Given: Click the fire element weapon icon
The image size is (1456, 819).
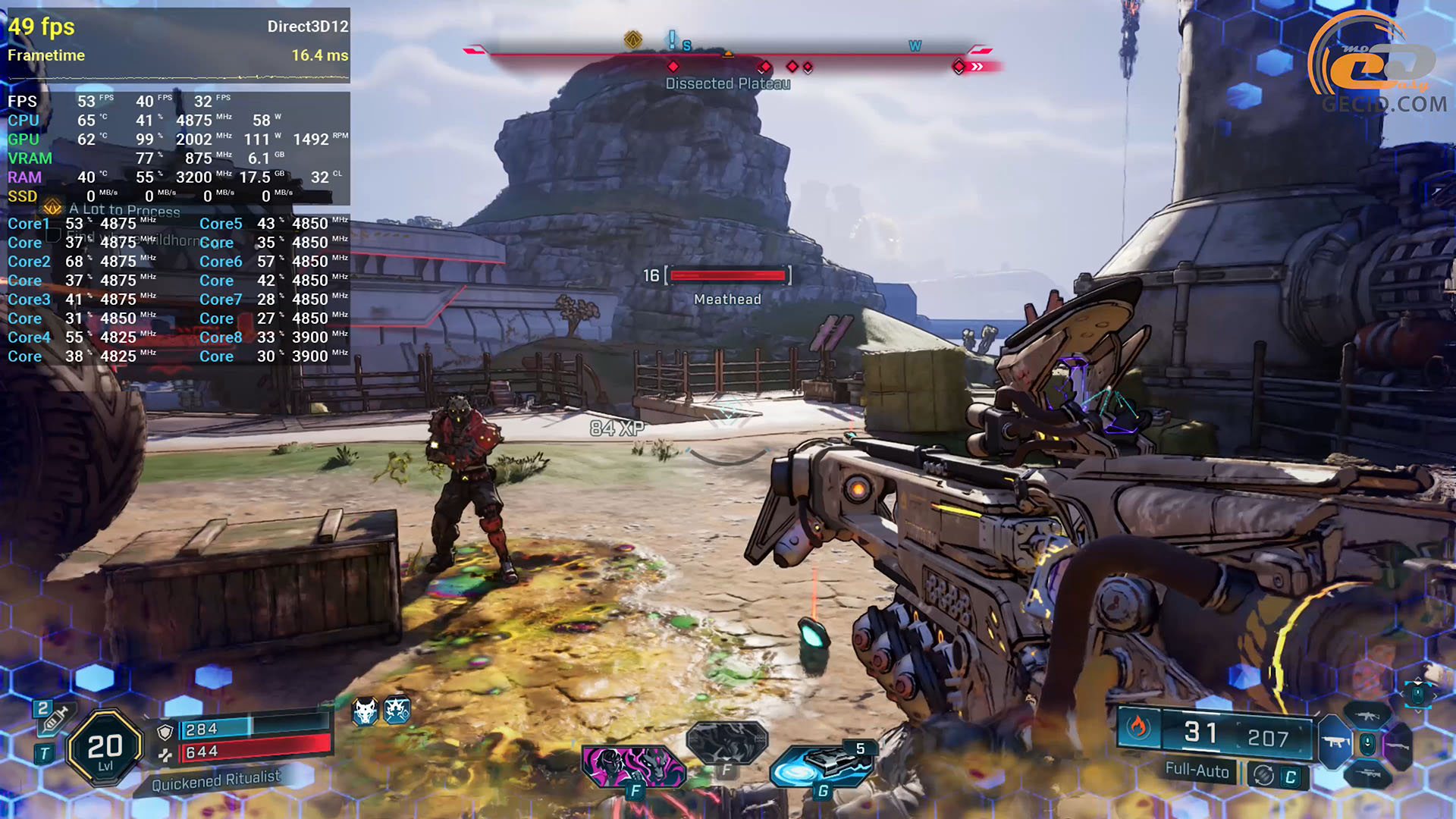Looking at the screenshot, I should tap(1137, 728).
